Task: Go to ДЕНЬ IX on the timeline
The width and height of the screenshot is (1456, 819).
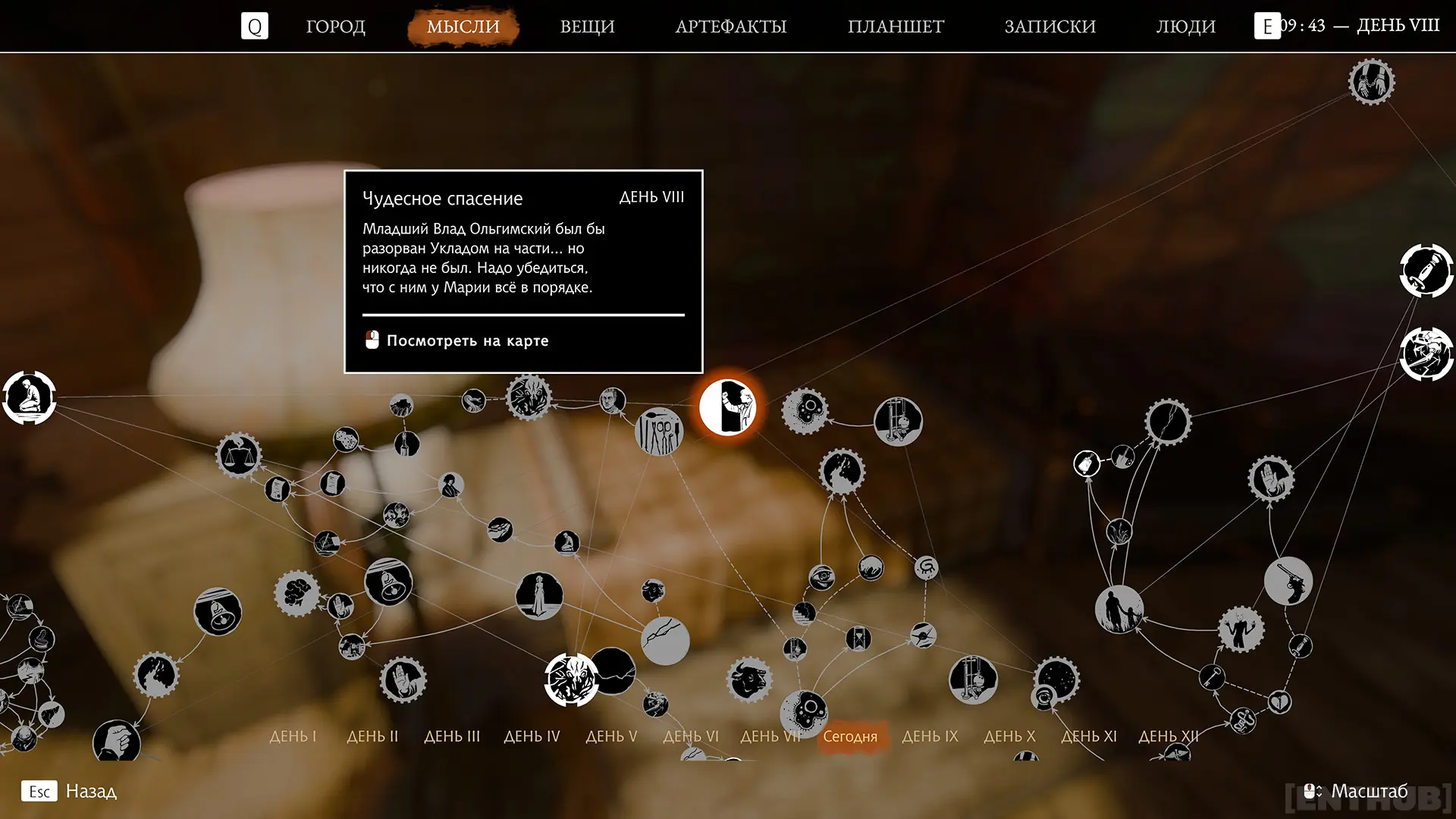Action: [930, 736]
